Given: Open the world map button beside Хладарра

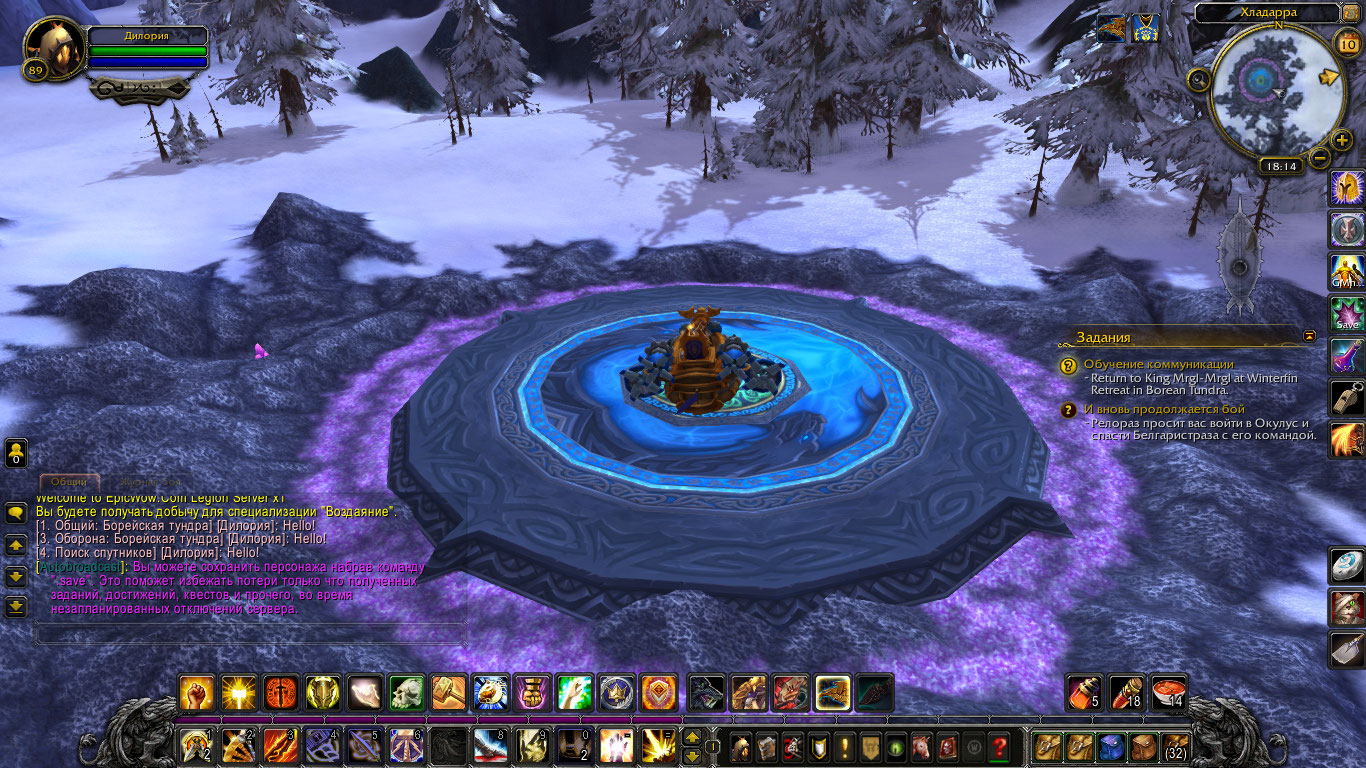Looking at the screenshot, I should pos(1352,12).
